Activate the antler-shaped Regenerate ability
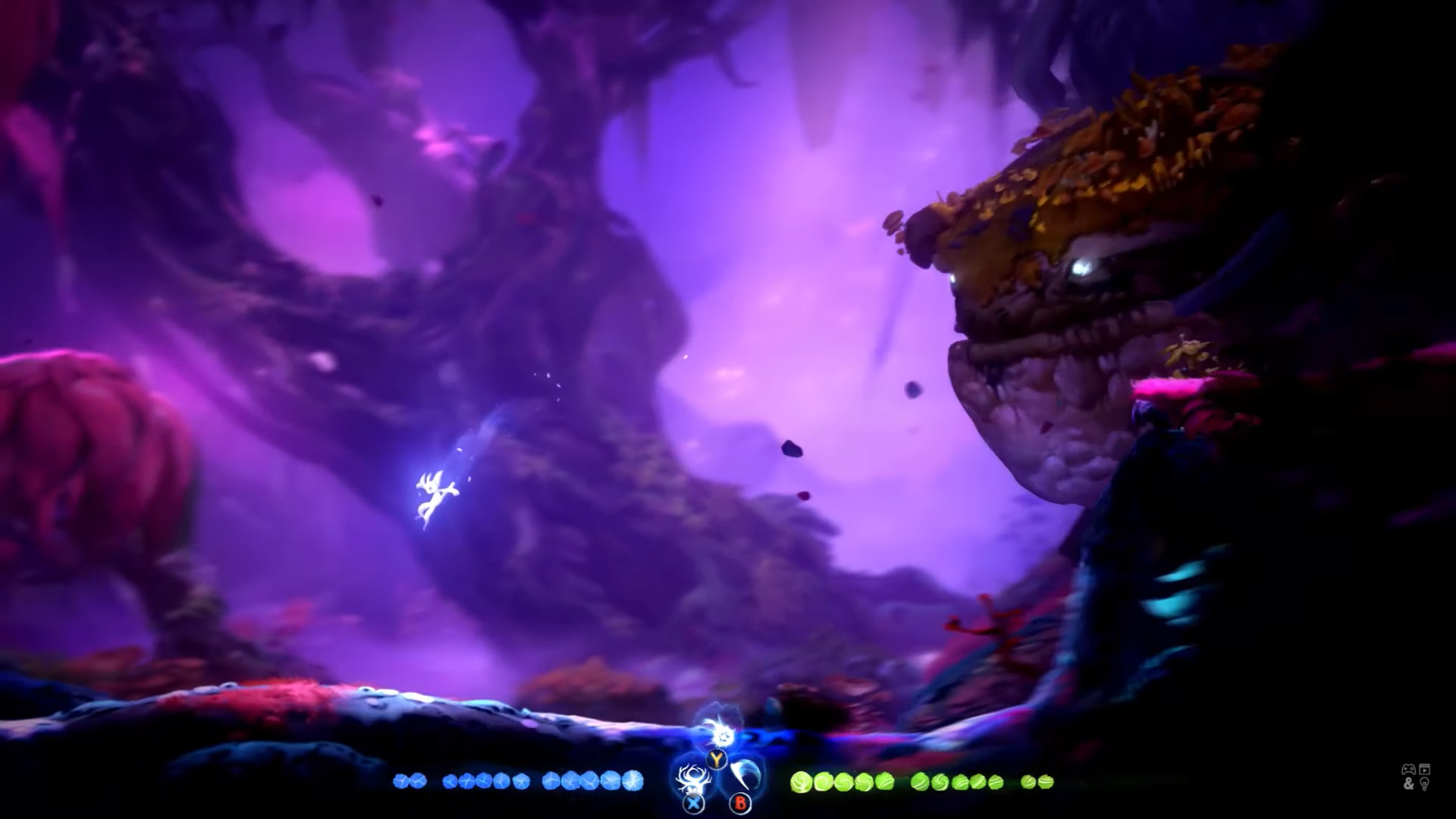The width and height of the screenshot is (1456, 819). 692,779
